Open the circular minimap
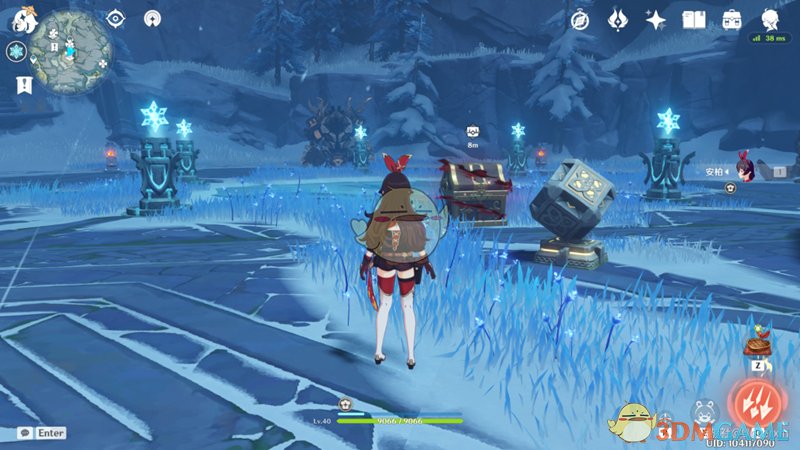800x450 pixels. pos(71,51)
